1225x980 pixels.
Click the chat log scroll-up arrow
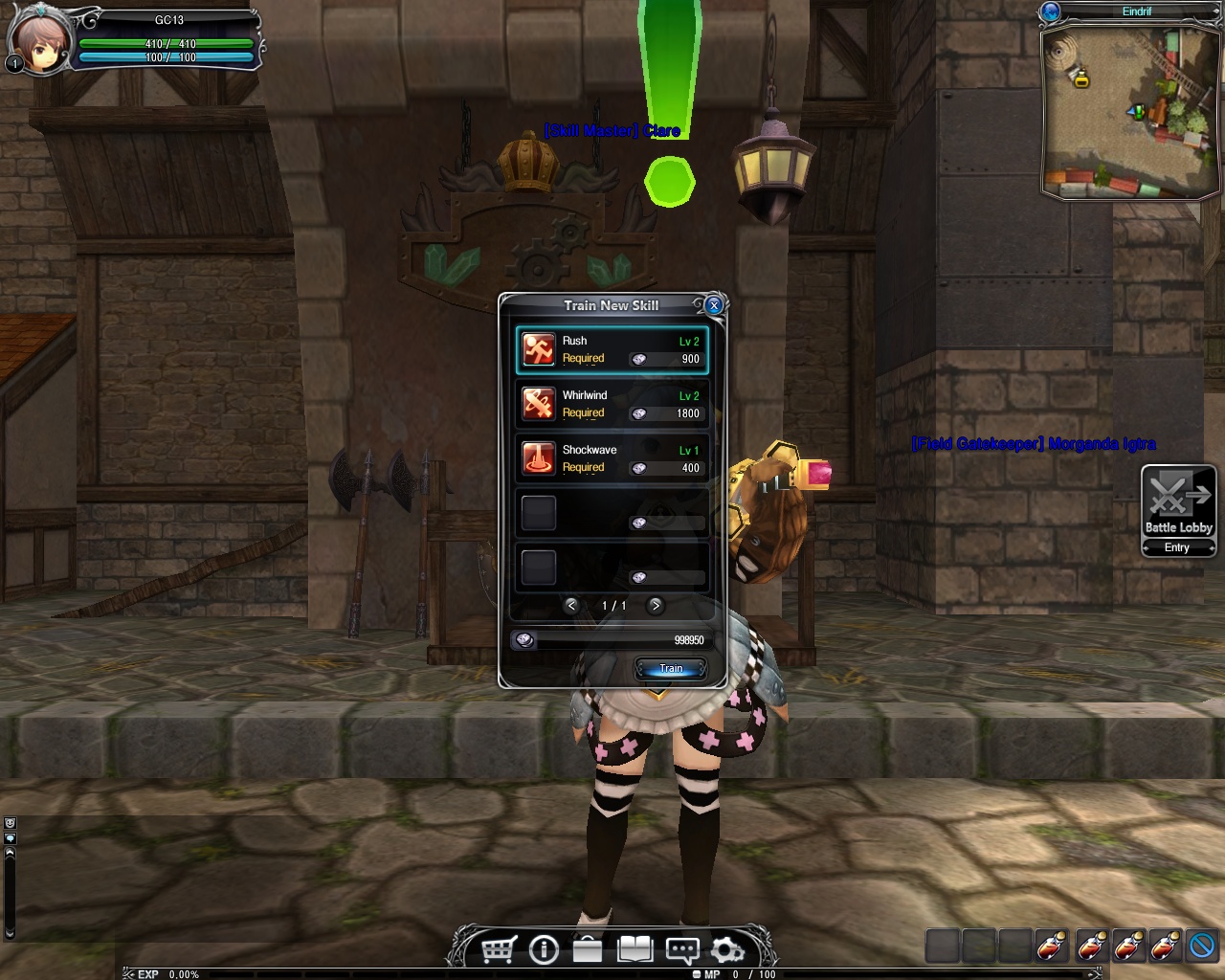(10, 852)
